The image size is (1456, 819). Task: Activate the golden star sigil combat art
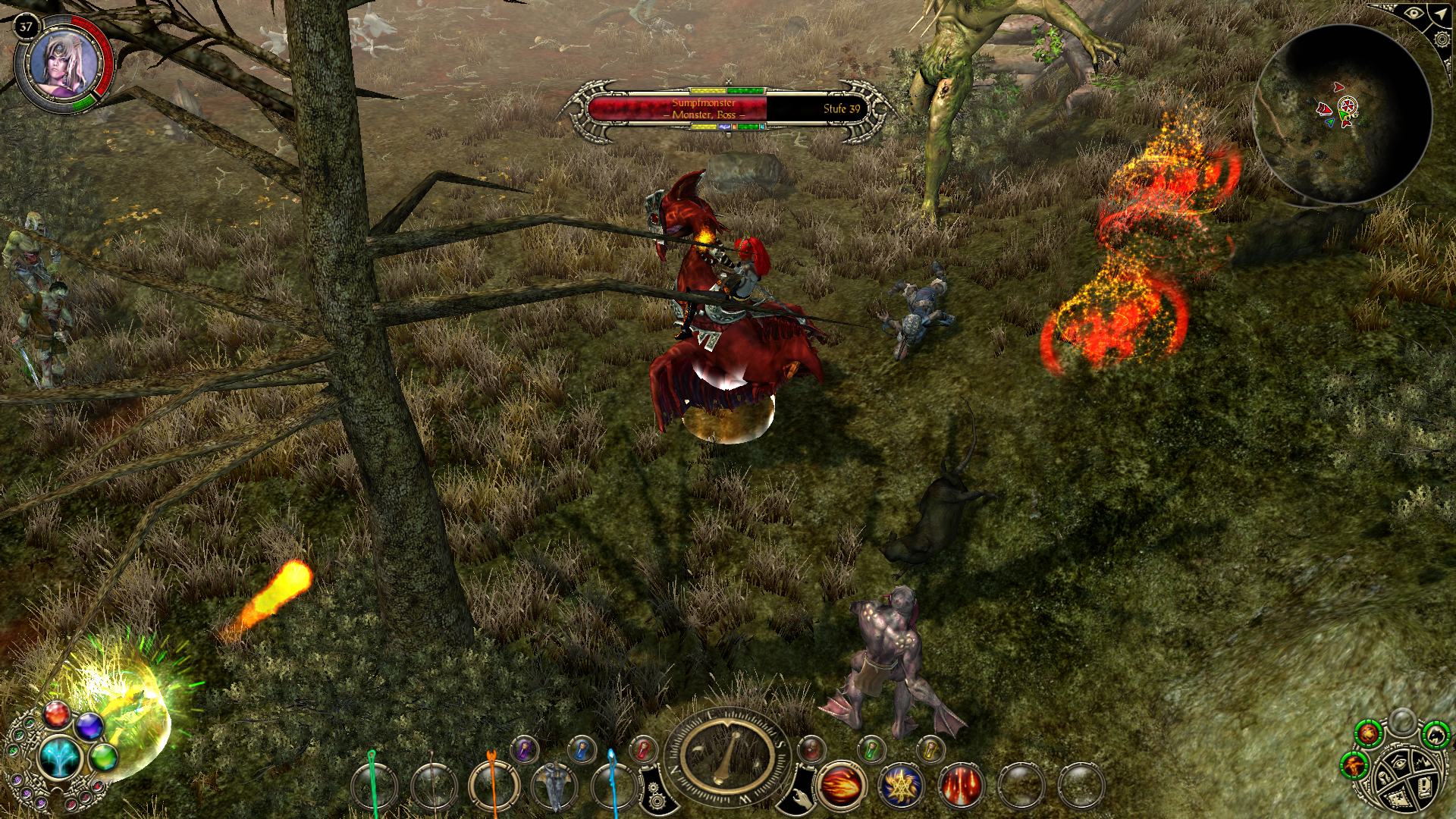pyautogui.click(x=902, y=786)
